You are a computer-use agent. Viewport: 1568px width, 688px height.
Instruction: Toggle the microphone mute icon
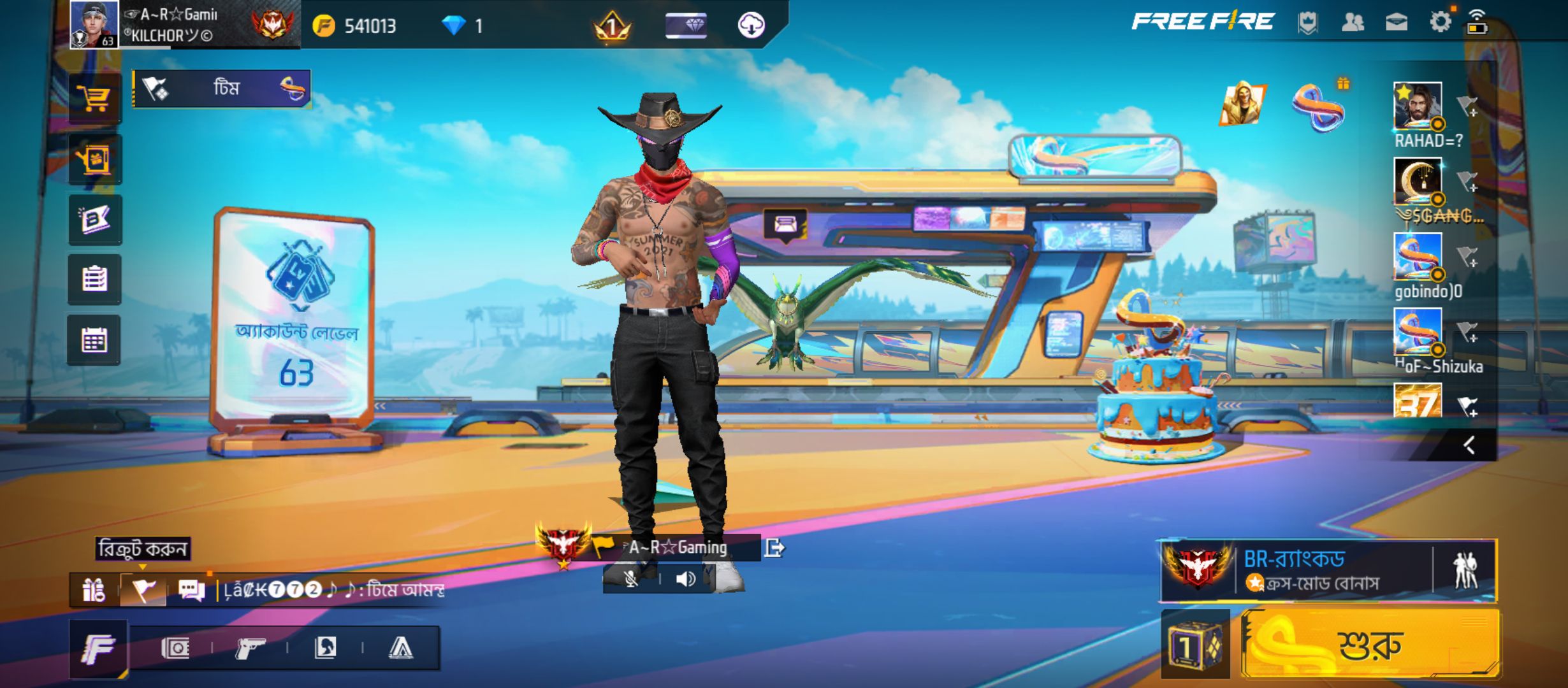click(630, 579)
